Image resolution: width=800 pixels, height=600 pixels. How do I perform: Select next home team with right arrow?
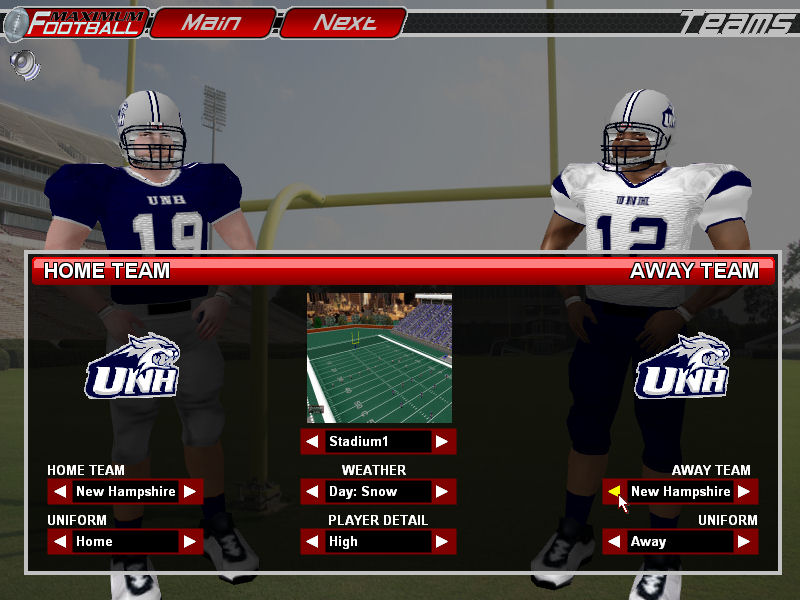point(190,492)
